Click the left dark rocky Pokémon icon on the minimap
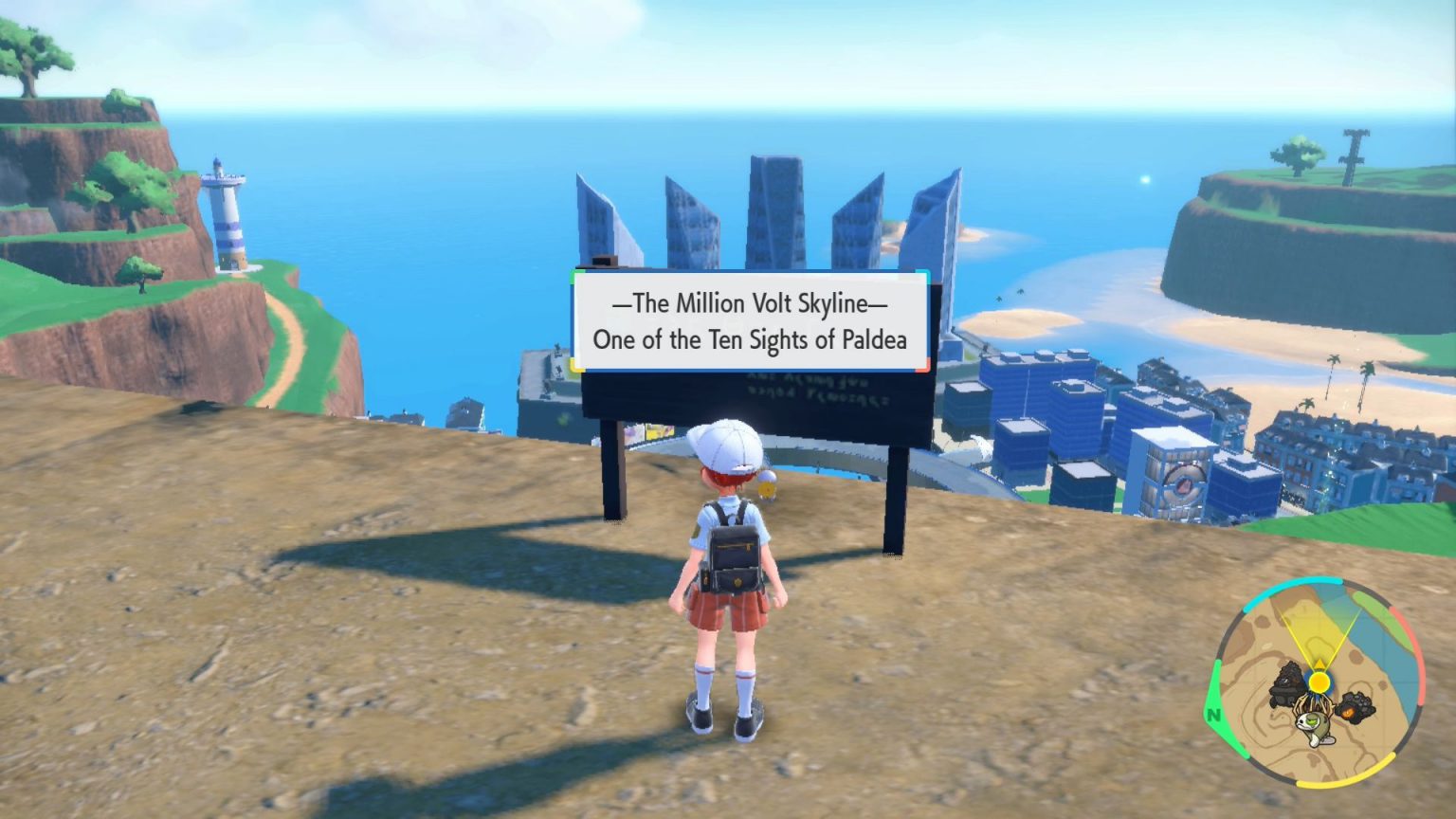The width and height of the screenshot is (1456, 819). [1287, 684]
